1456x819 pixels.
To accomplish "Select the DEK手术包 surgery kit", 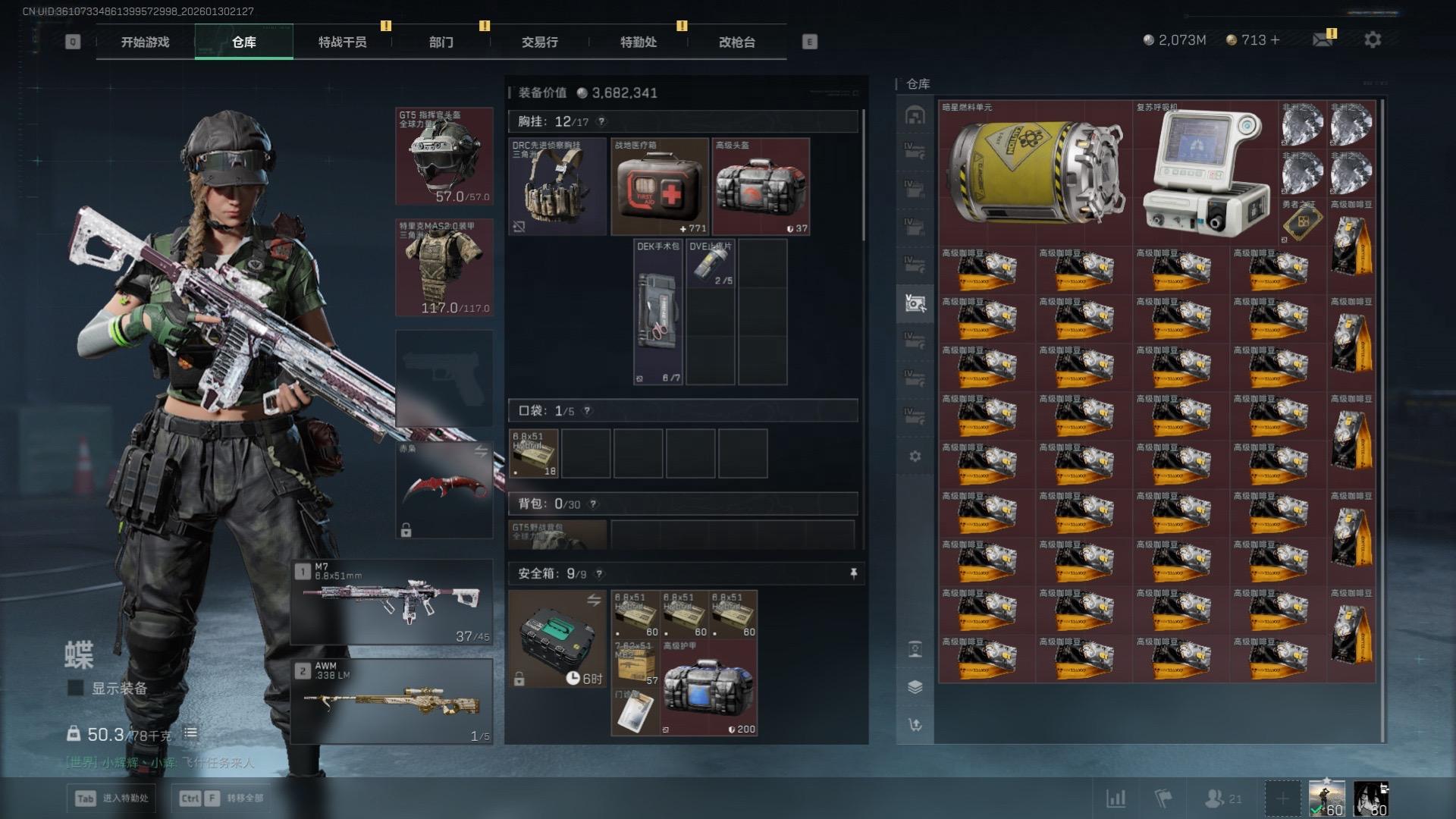I will (657, 312).
